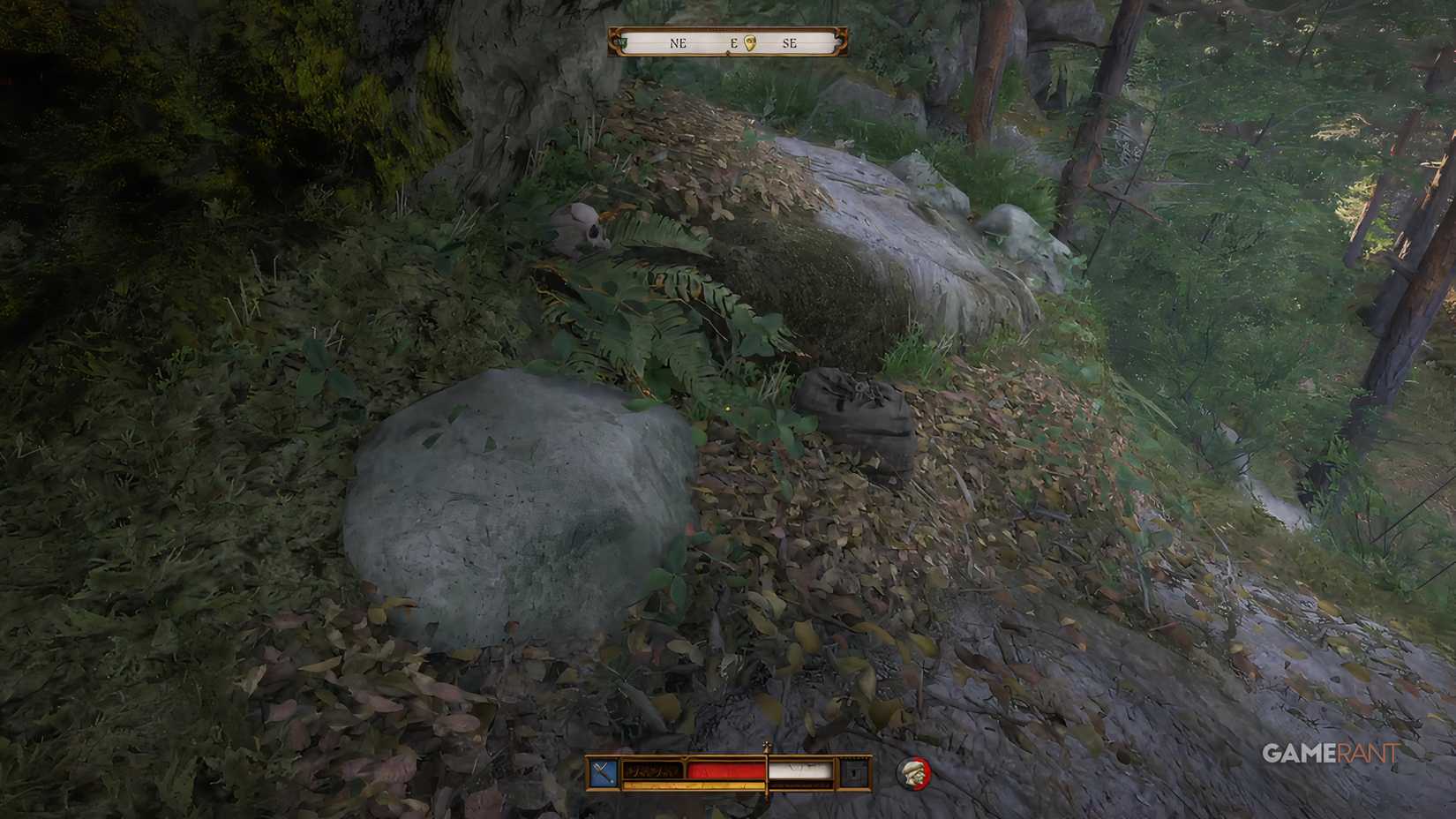The image size is (1456, 819).
Task: Click the yellow quest marker on the compass
Action: click(750, 42)
